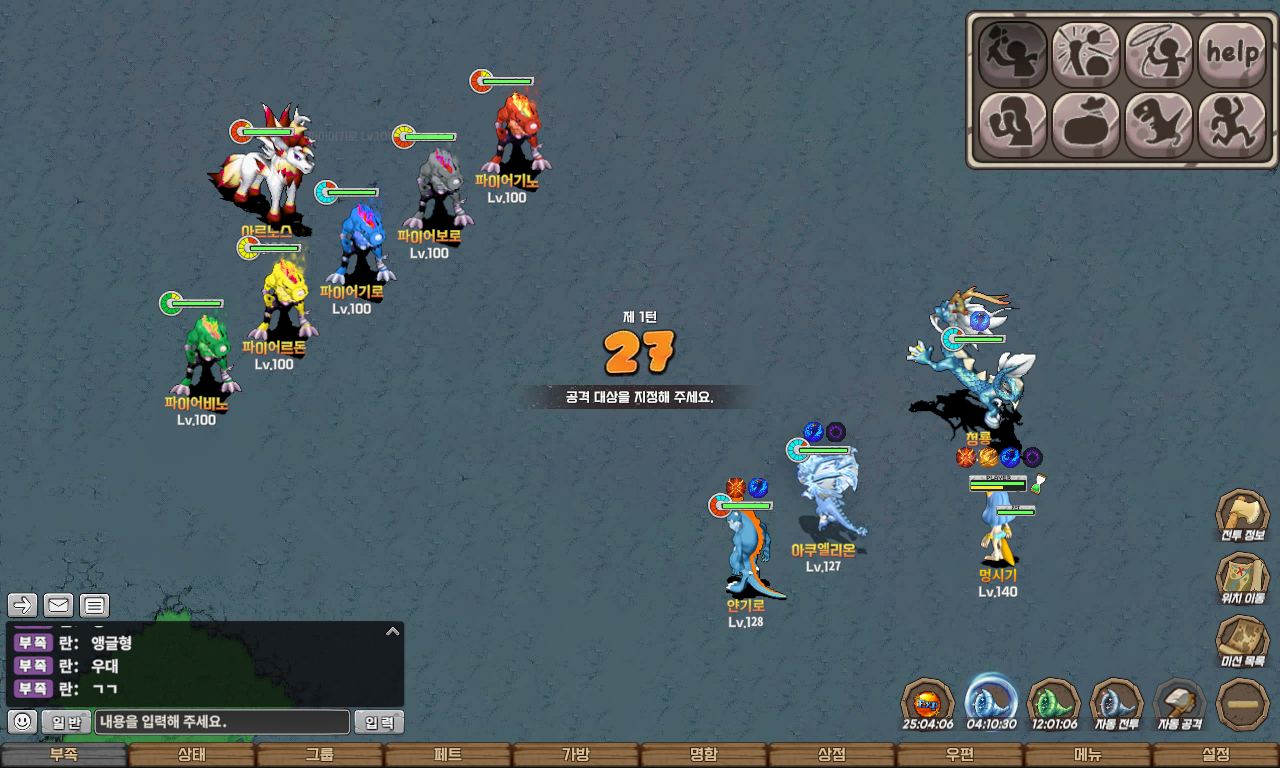Open the emoticon smiley picker

[23, 722]
